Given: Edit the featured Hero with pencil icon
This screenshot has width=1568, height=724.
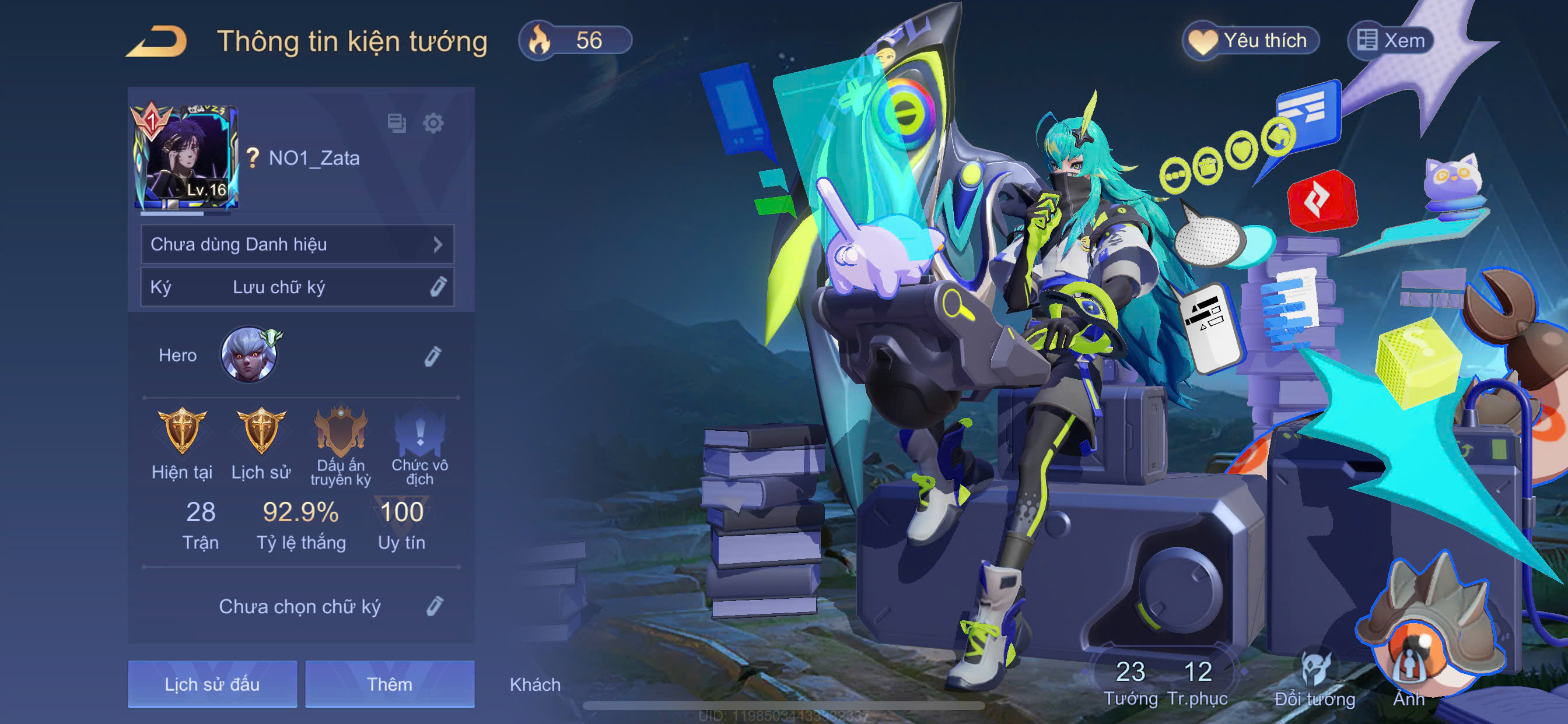Looking at the screenshot, I should (432, 356).
